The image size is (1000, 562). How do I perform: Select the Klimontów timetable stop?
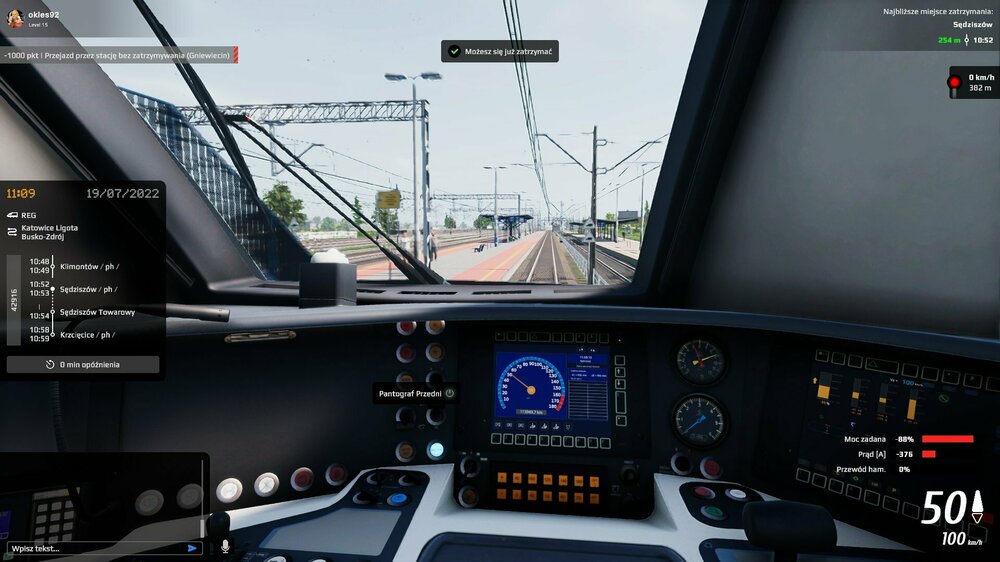pos(88,266)
